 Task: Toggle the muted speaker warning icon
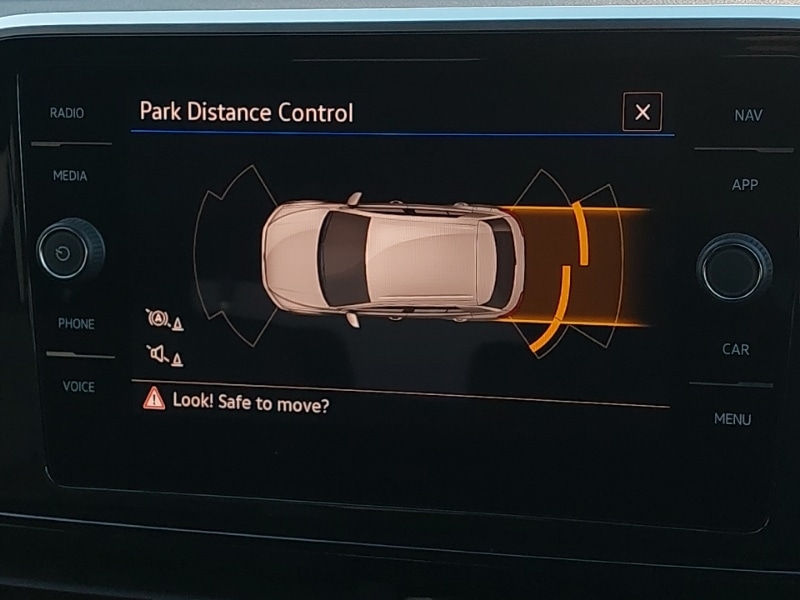164,354
